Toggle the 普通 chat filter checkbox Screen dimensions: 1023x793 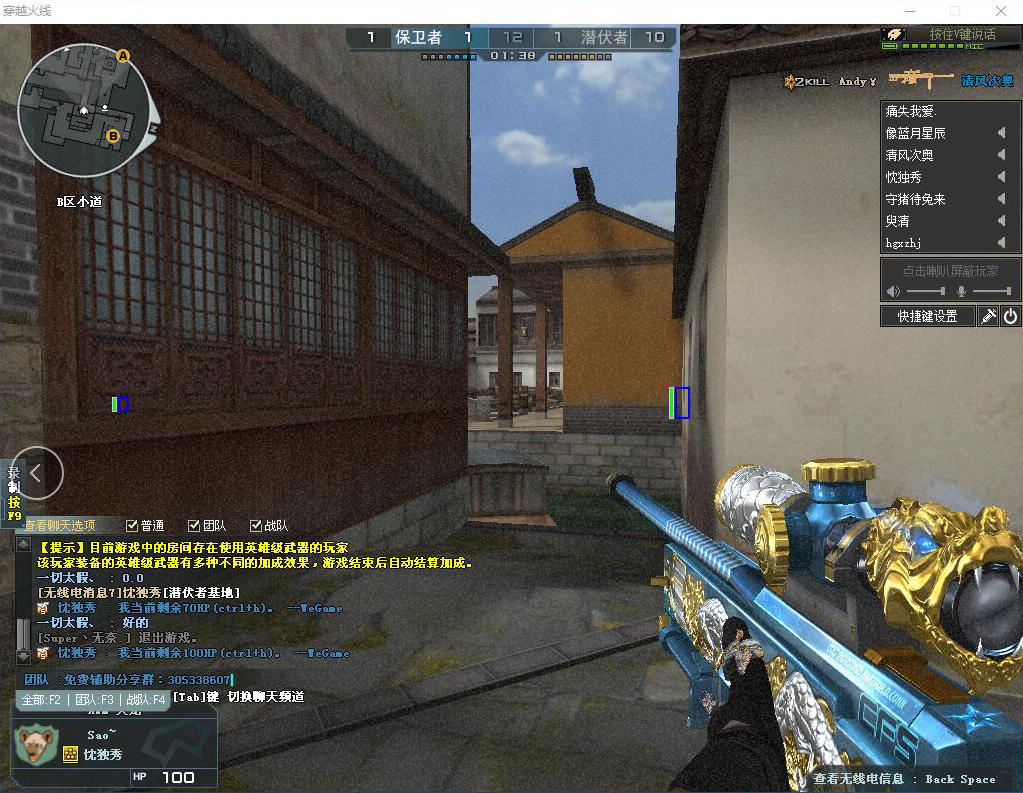click(133, 526)
